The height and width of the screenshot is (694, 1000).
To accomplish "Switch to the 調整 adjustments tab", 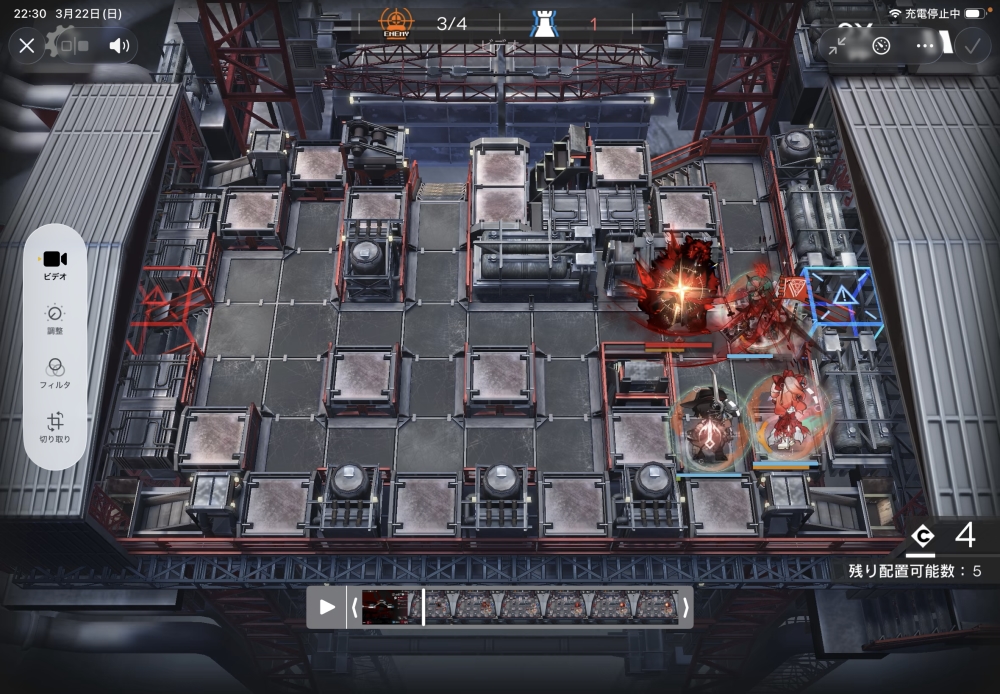I will [x=55, y=320].
